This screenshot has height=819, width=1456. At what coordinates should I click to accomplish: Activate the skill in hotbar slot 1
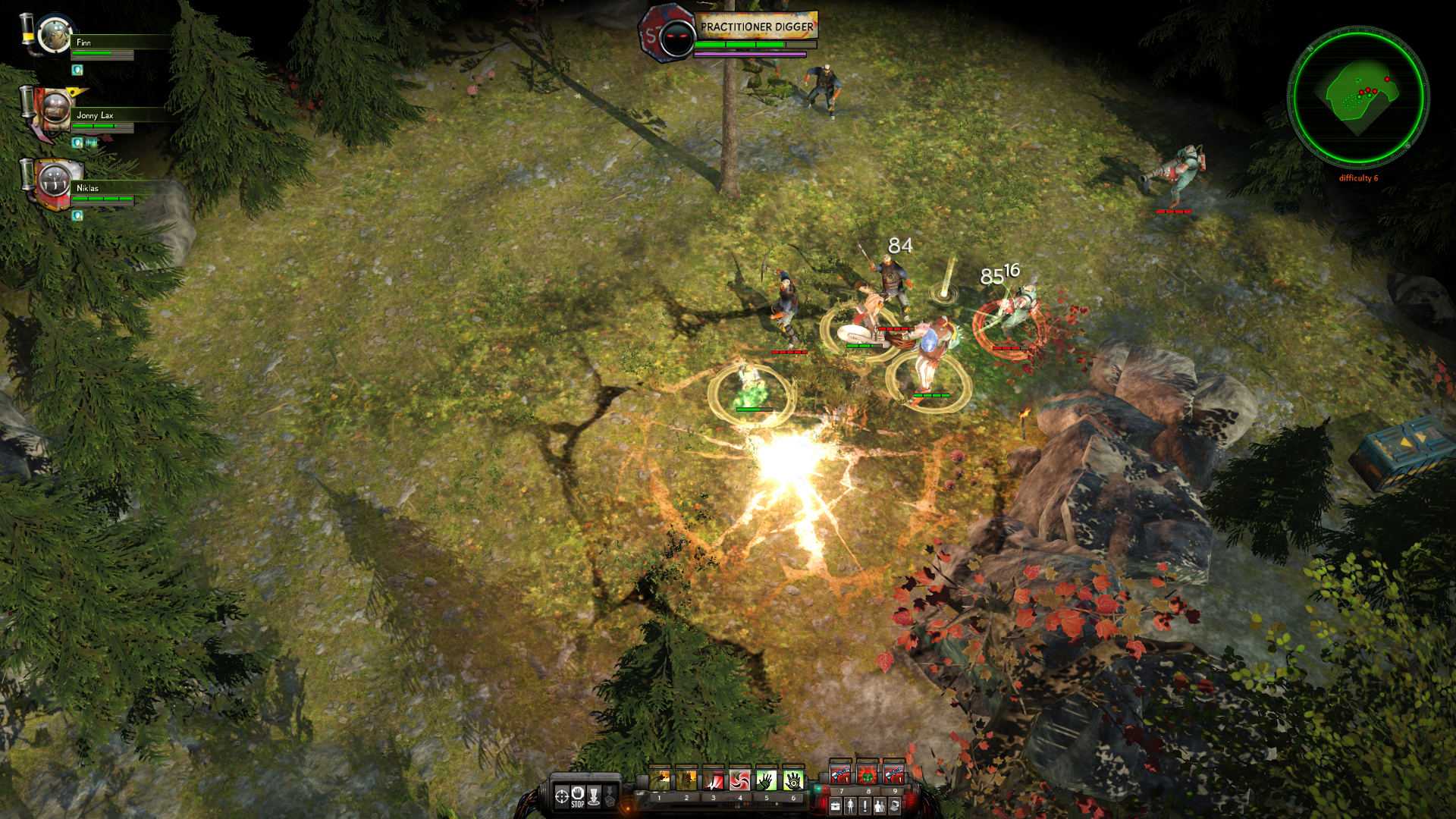point(660,780)
